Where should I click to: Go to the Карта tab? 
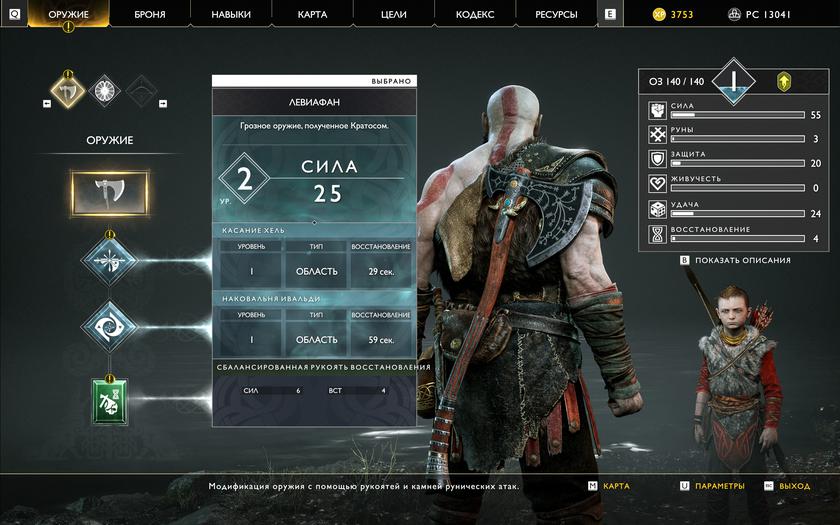pyautogui.click(x=312, y=14)
